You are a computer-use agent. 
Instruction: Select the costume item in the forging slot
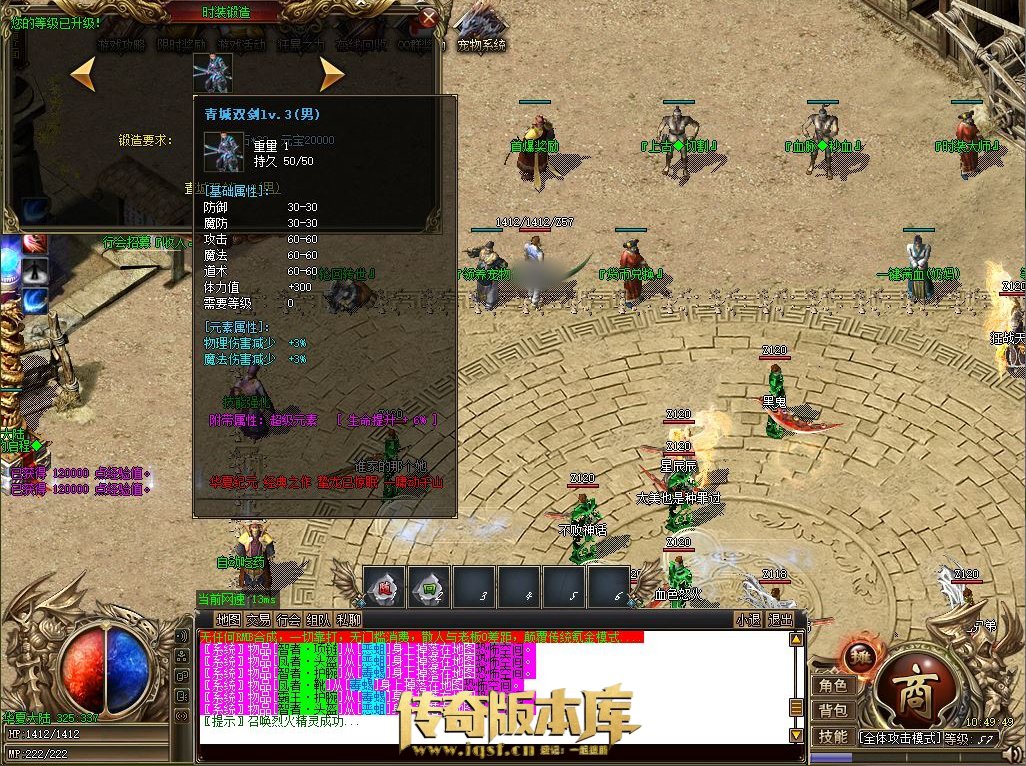click(x=212, y=72)
